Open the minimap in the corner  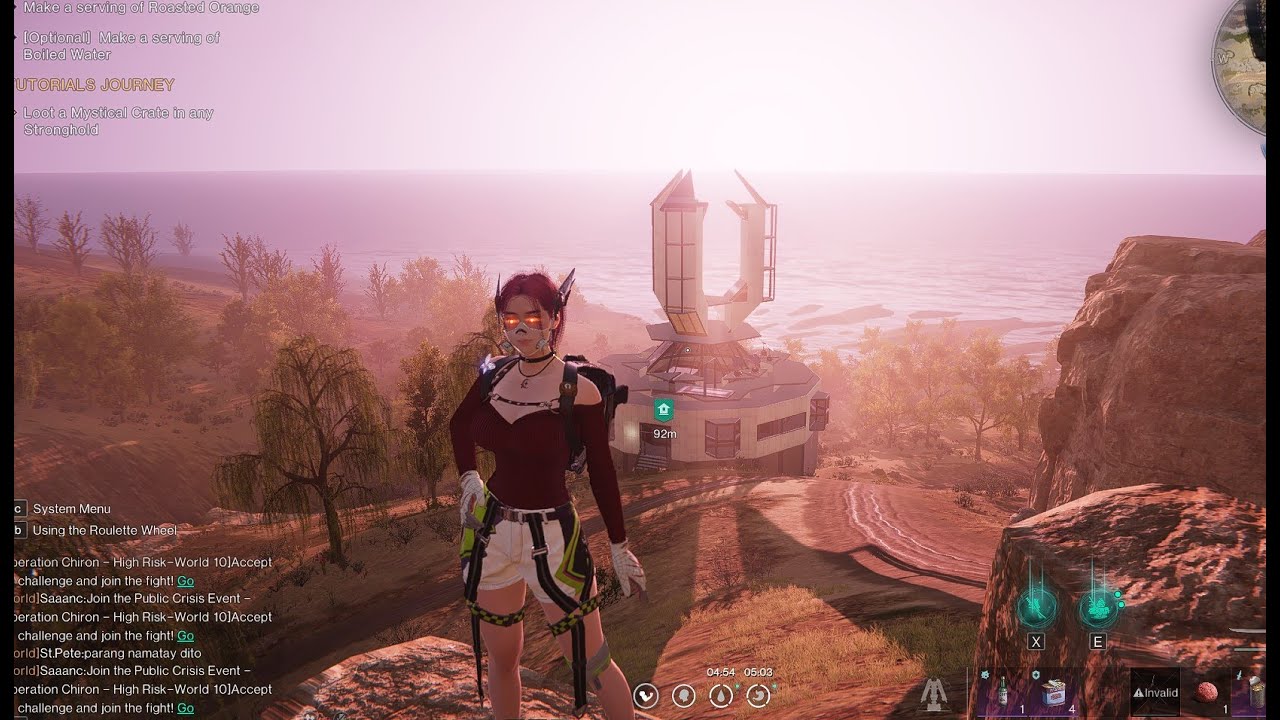pyautogui.click(x=1248, y=65)
